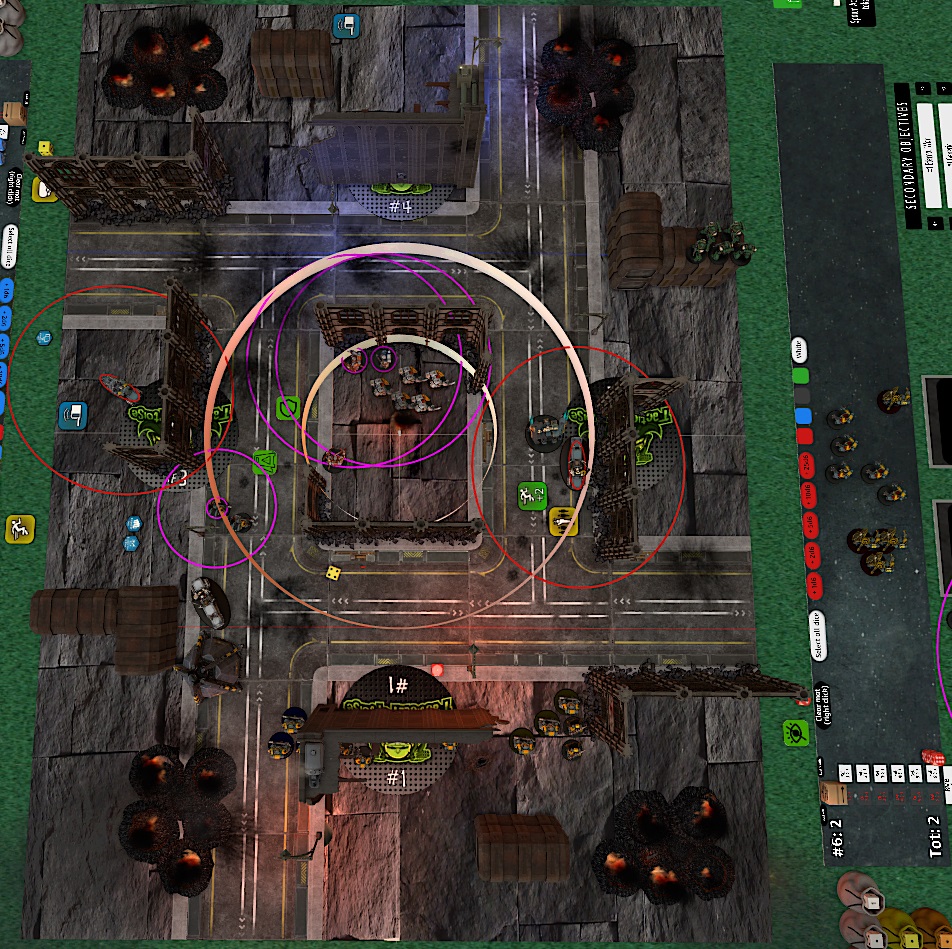The image size is (952, 949).
Task: Pick the blue square color swatch
Action: click(800, 416)
